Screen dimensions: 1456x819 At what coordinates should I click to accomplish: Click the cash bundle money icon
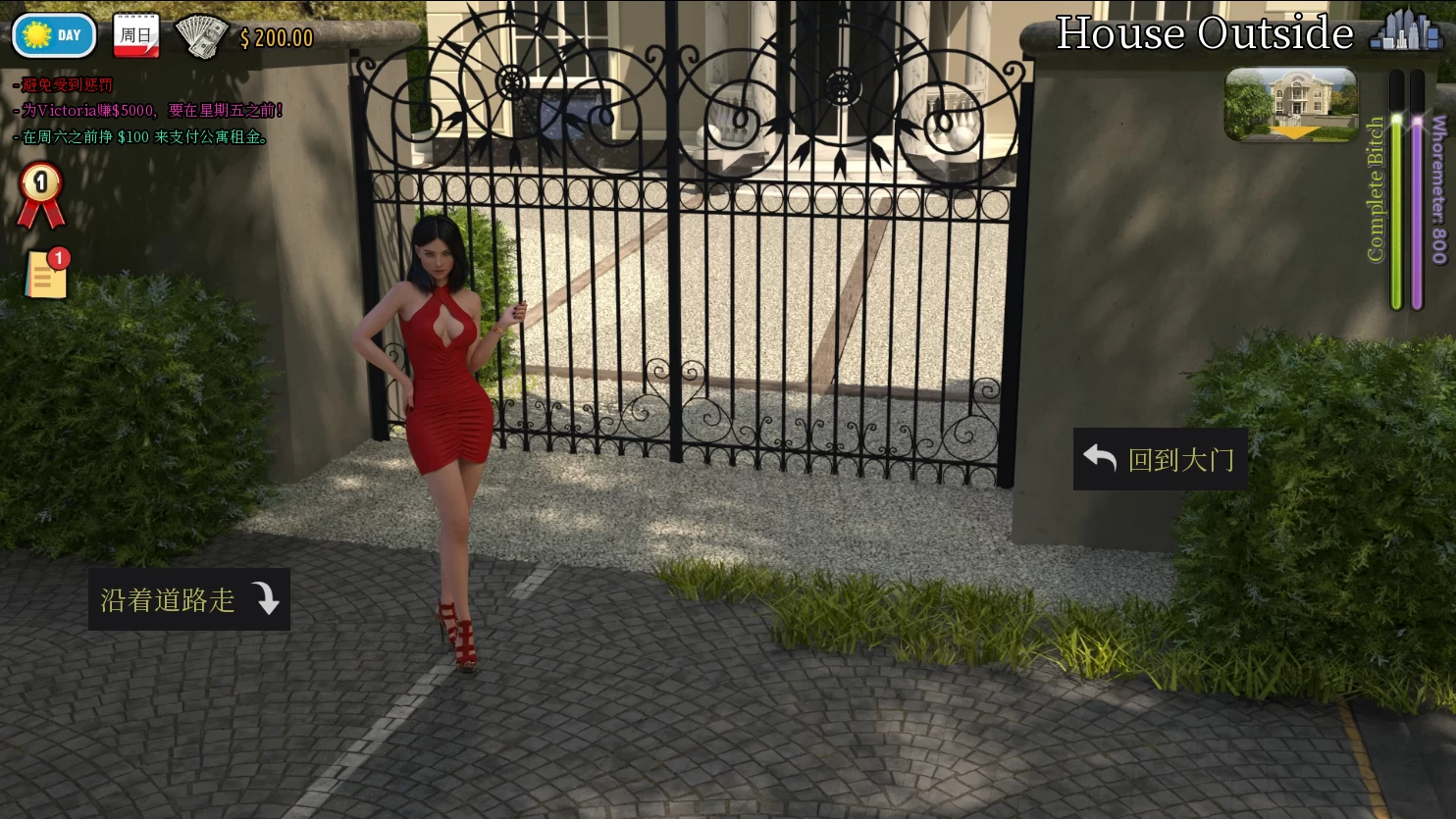pos(201,36)
